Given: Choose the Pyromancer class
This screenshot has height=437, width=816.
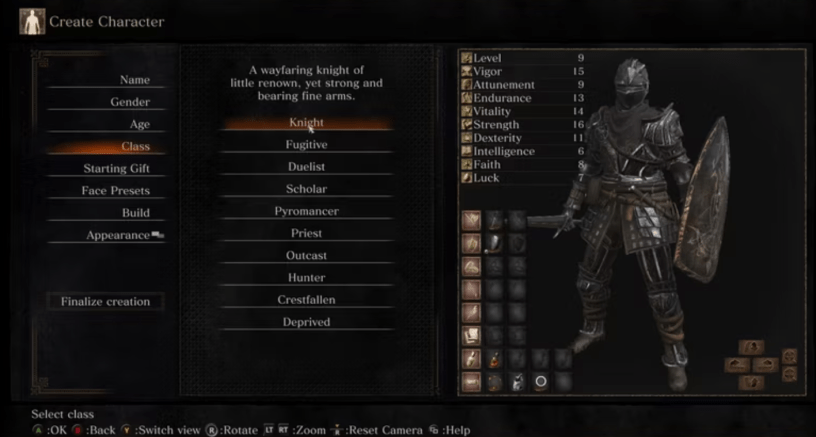Looking at the screenshot, I should pos(306,211).
